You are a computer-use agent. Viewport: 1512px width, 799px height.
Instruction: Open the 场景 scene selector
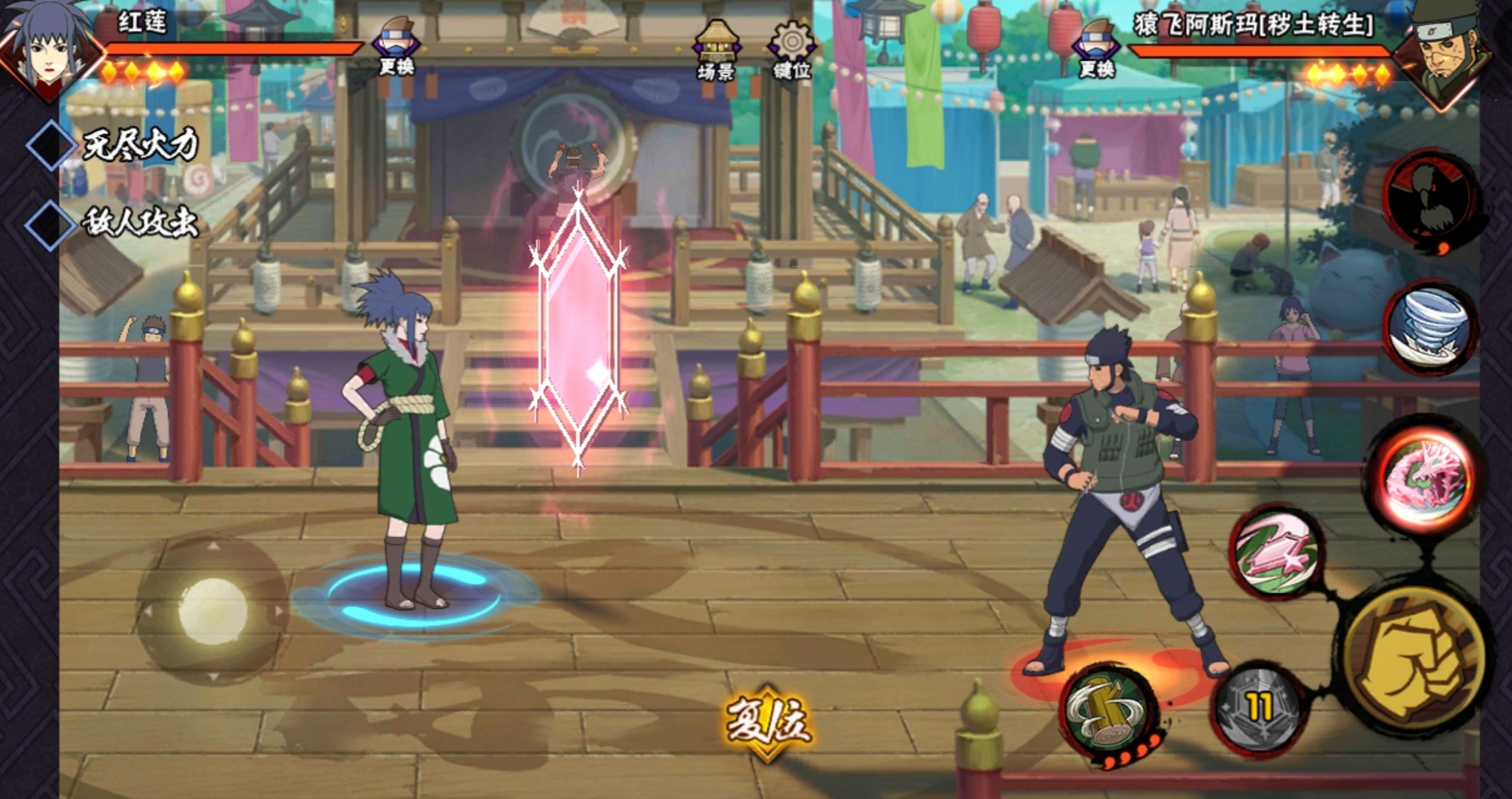coord(715,50)
